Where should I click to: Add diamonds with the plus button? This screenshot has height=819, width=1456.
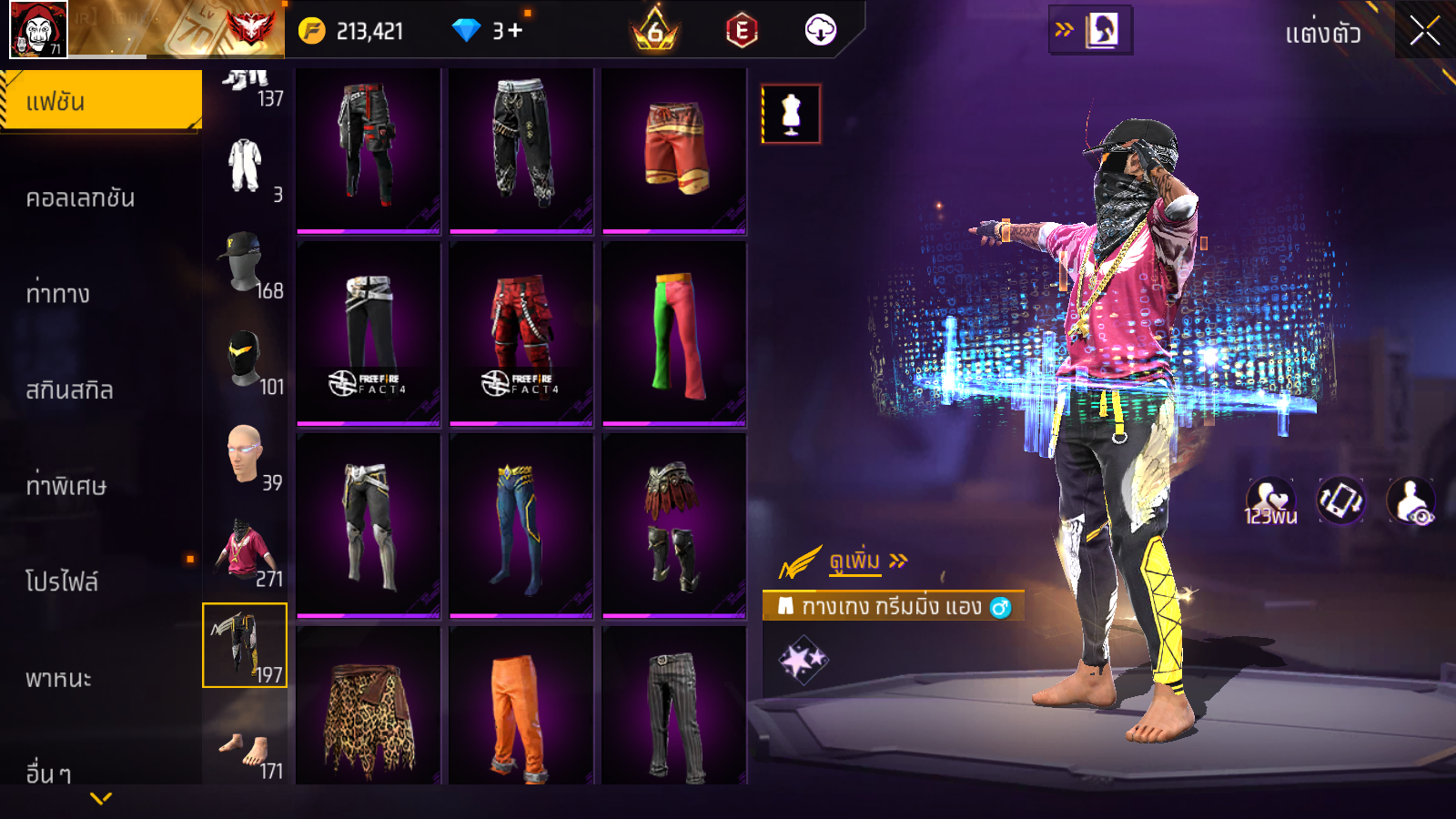coord(516,31)
